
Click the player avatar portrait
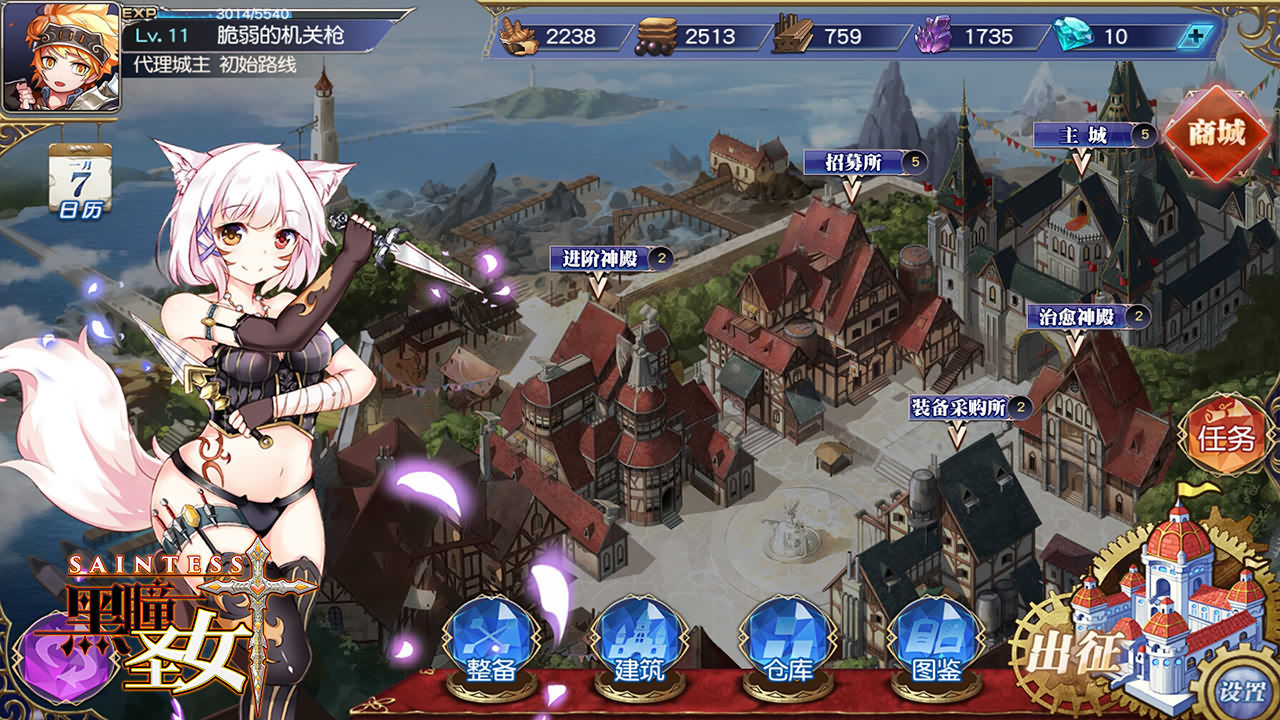60,56
